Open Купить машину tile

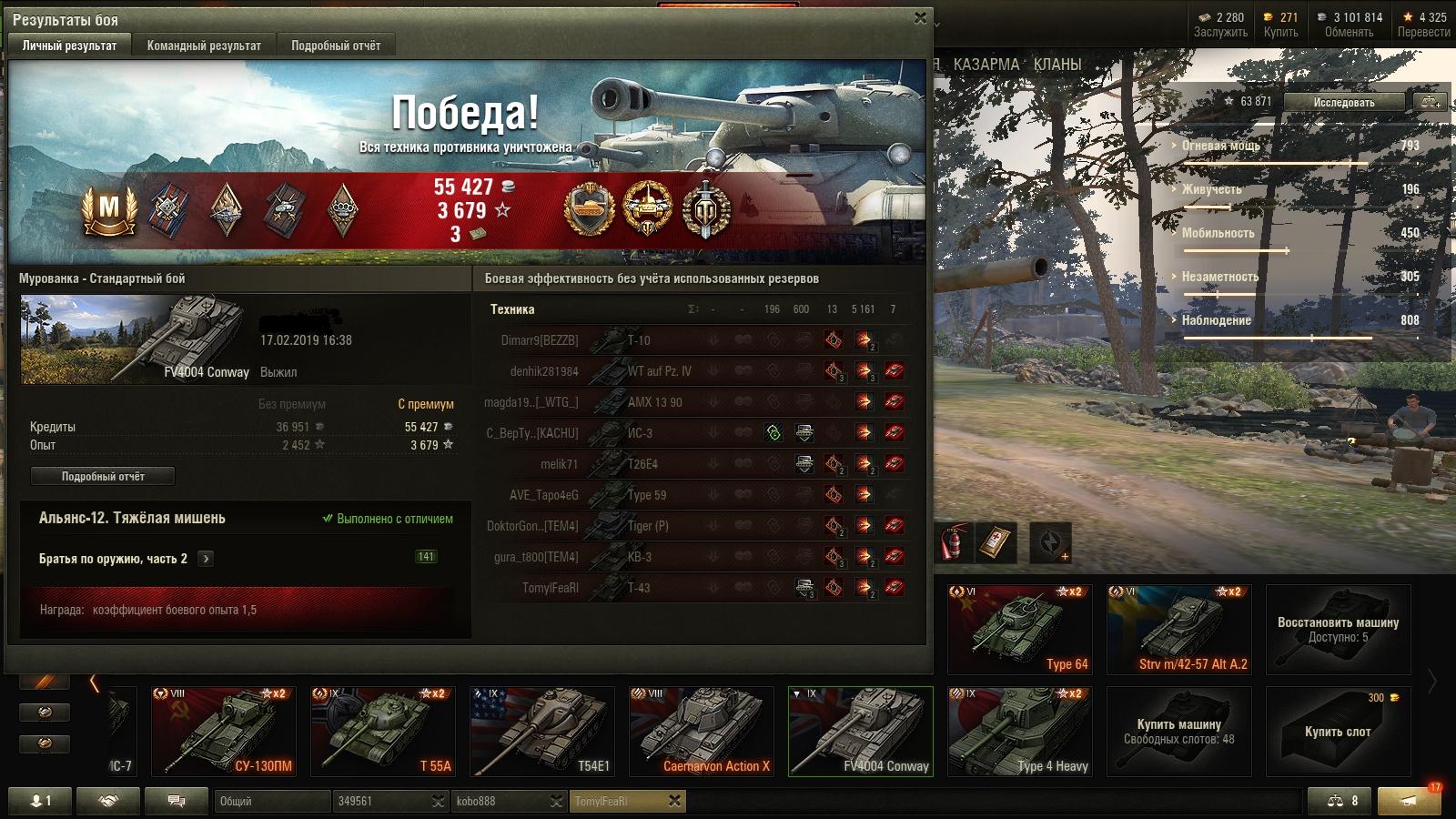1178,731
